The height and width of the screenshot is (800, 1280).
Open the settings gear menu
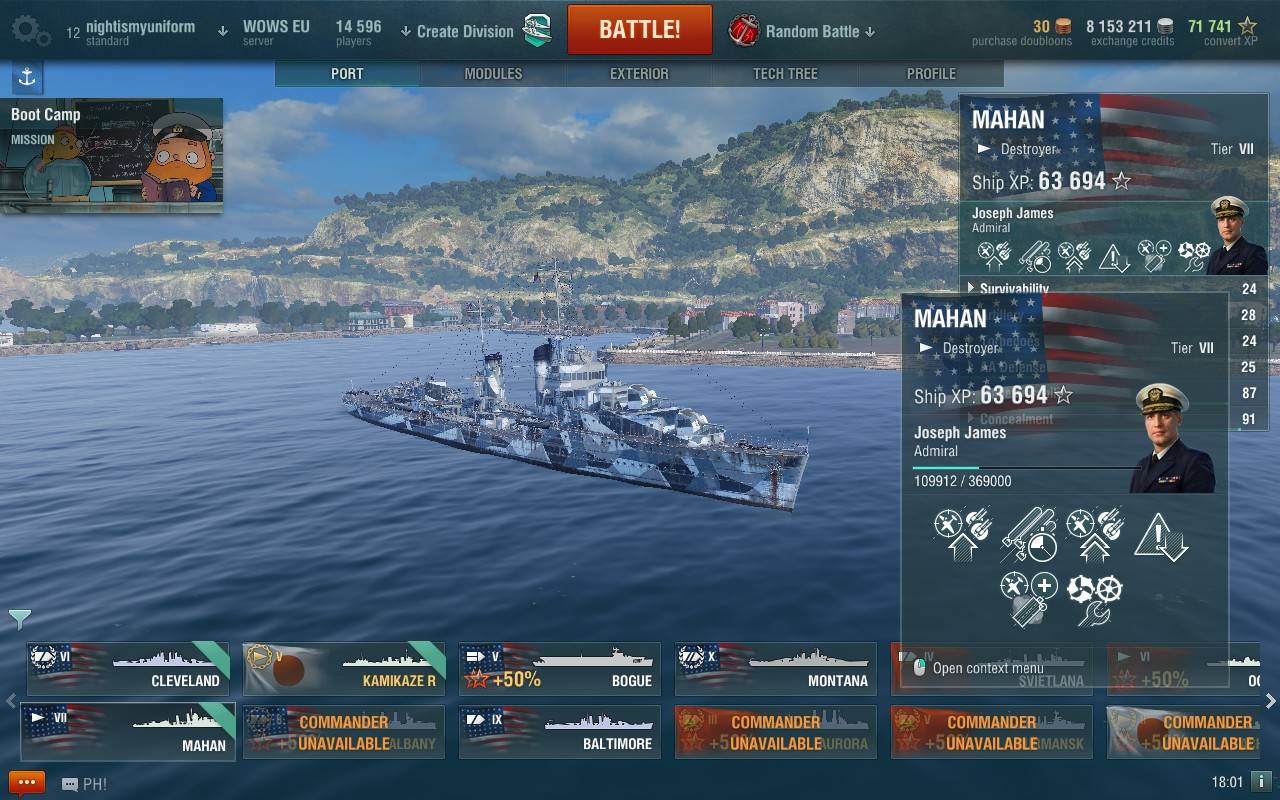click(30, 31)
